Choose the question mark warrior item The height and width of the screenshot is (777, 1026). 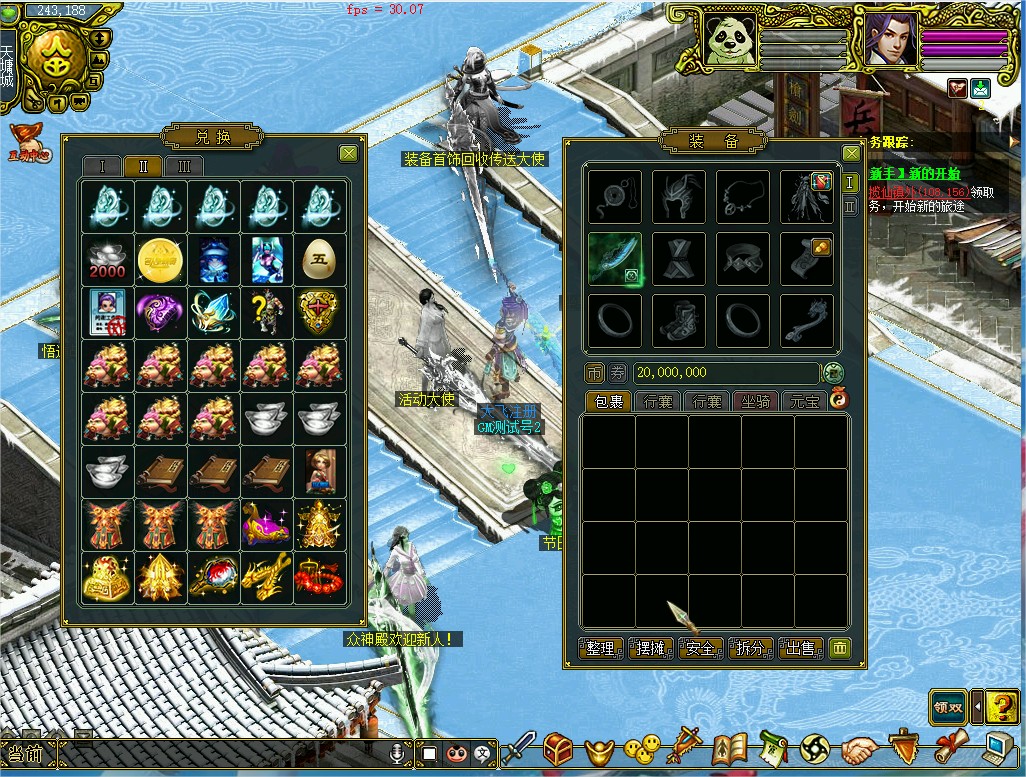click(267, 313)
